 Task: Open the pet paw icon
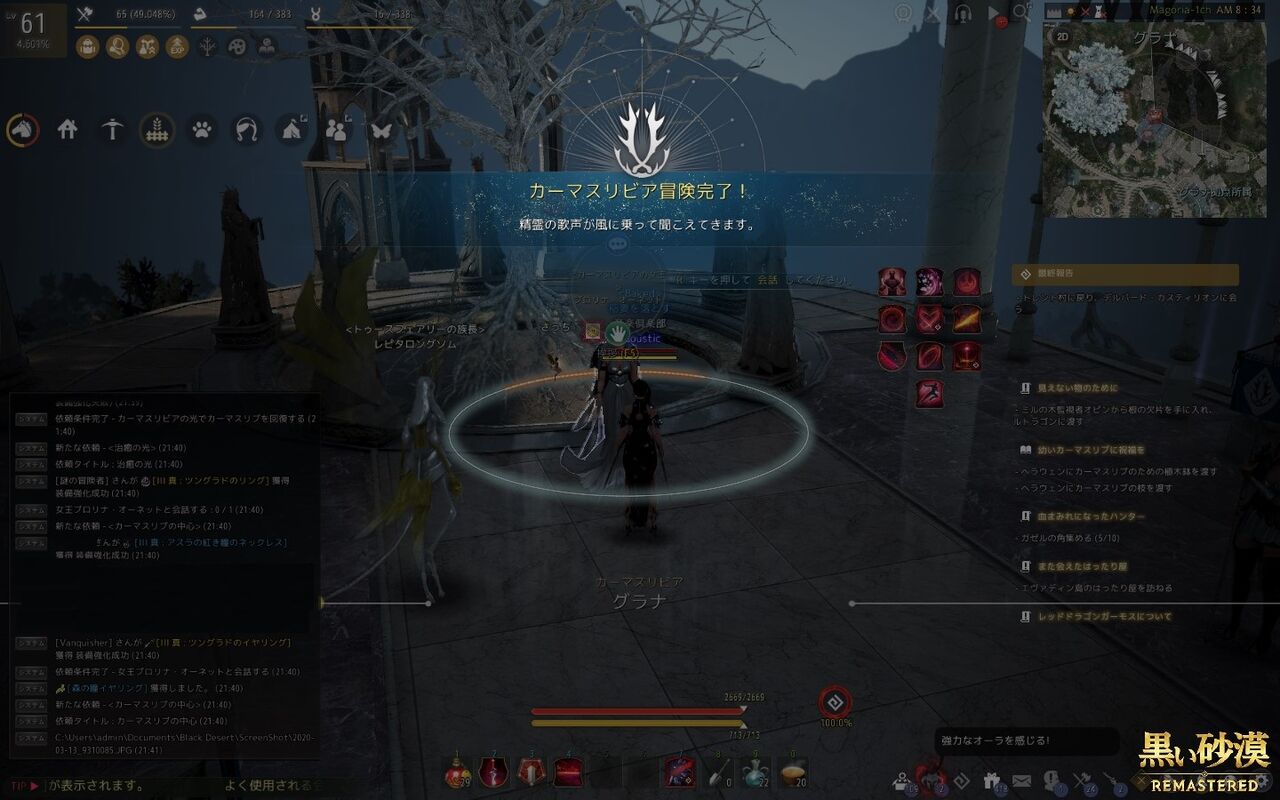[202, 131]
